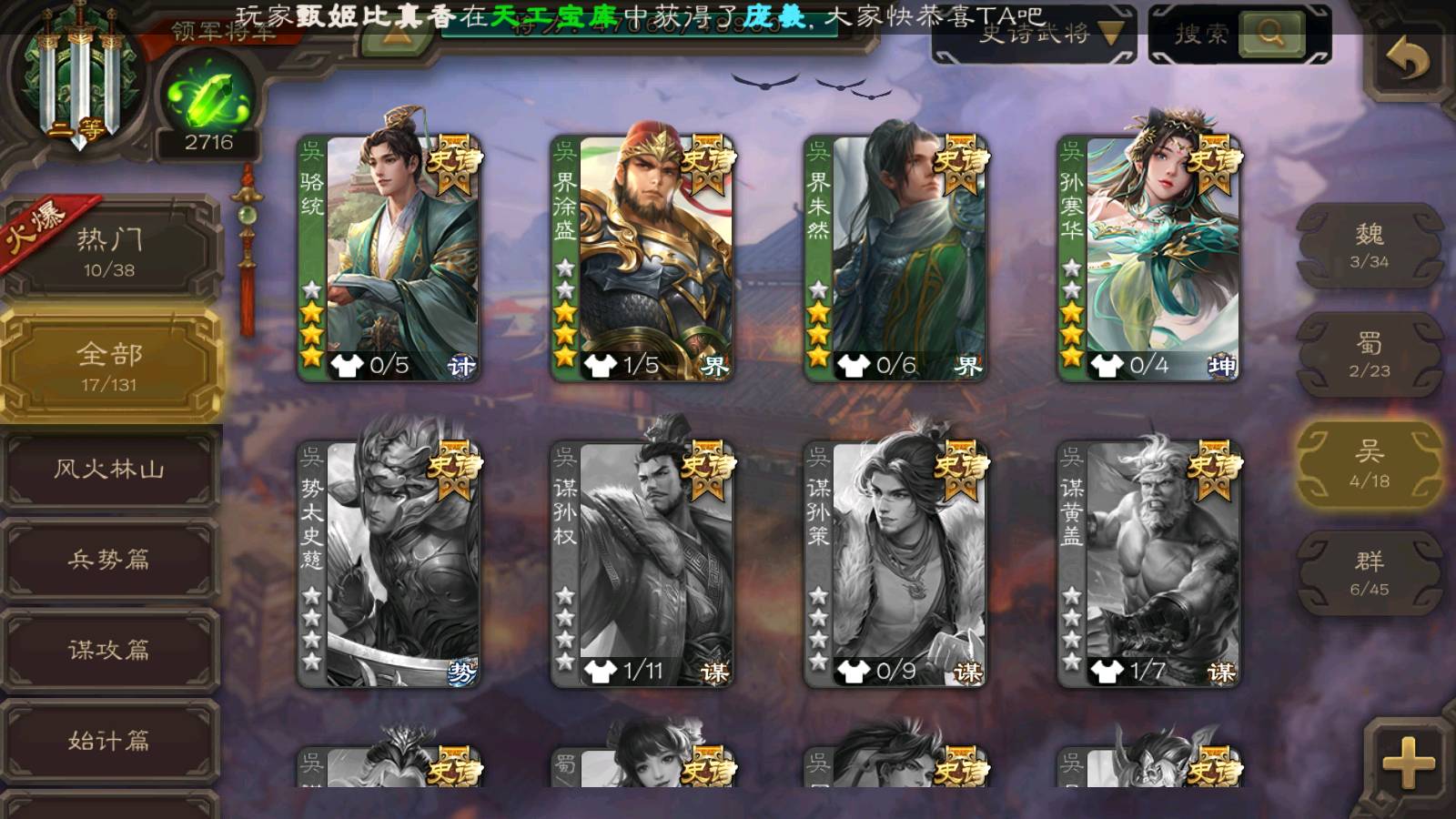Viewport: 1456px width, 819px height.
Task: Open the 风火林山 category
Action: [109, 470]
